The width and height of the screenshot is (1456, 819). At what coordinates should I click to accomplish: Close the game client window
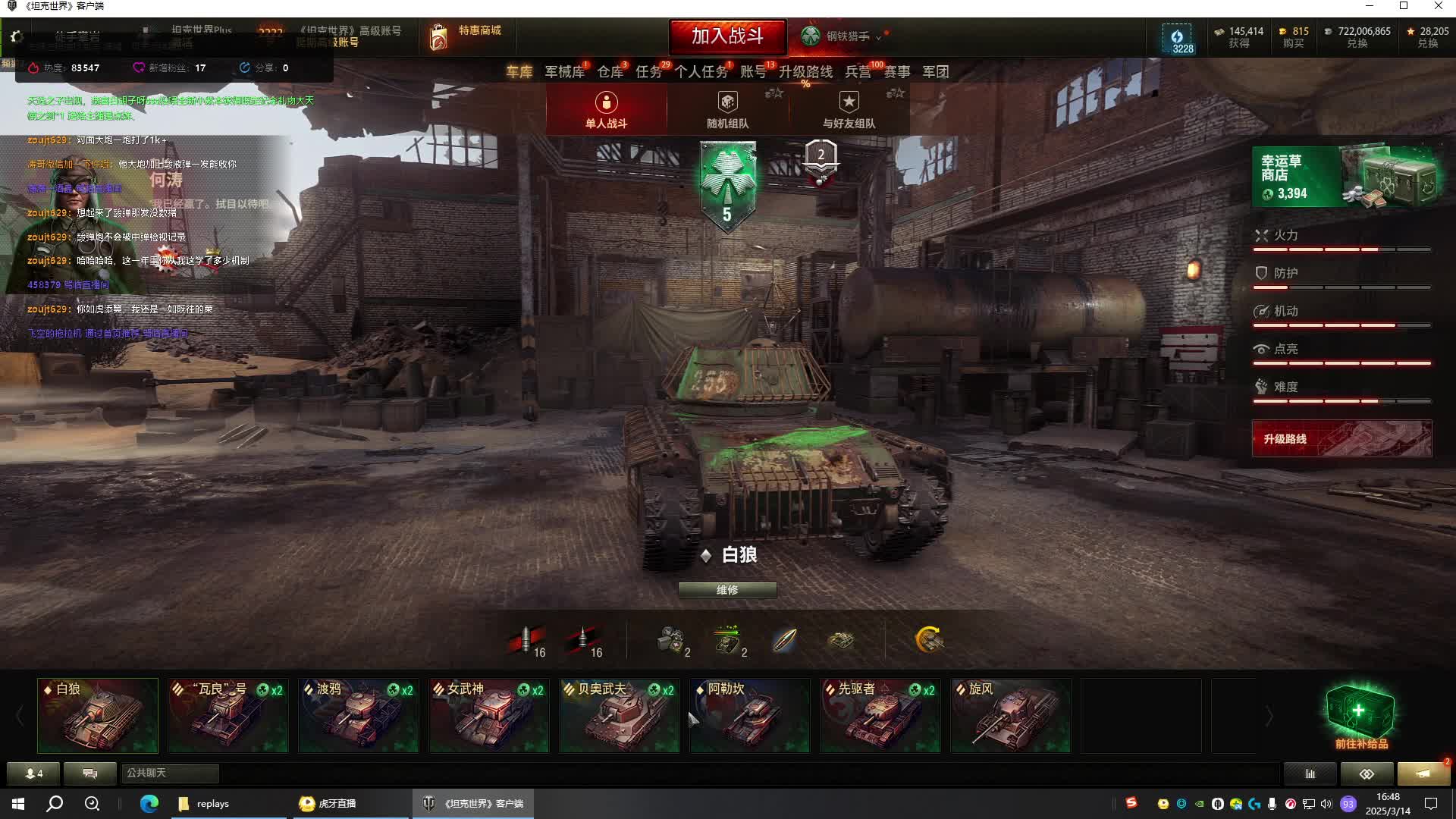click(1438, 6)
